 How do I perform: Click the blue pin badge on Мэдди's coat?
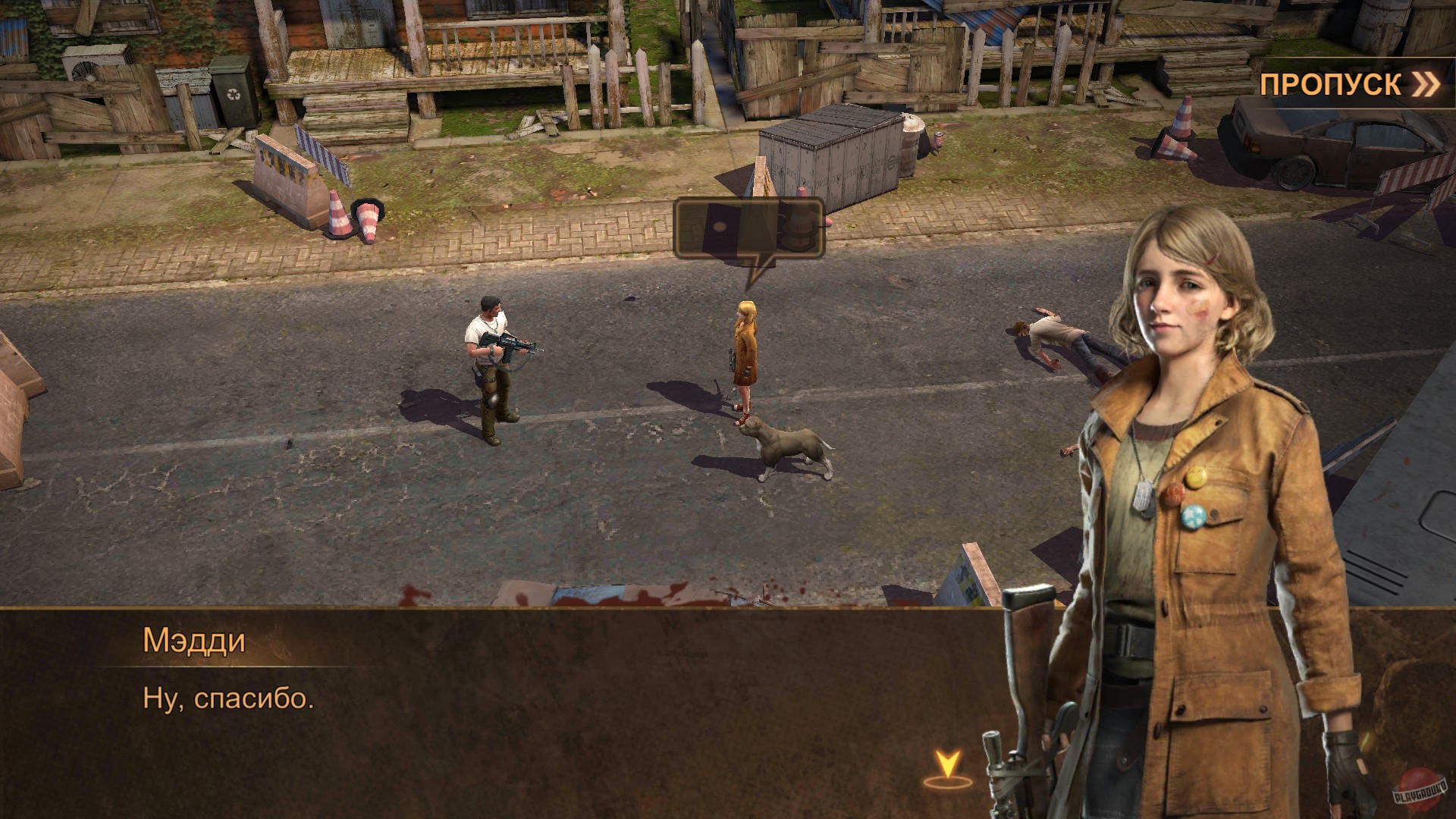pyautogui.click(x=1194, y=516)
